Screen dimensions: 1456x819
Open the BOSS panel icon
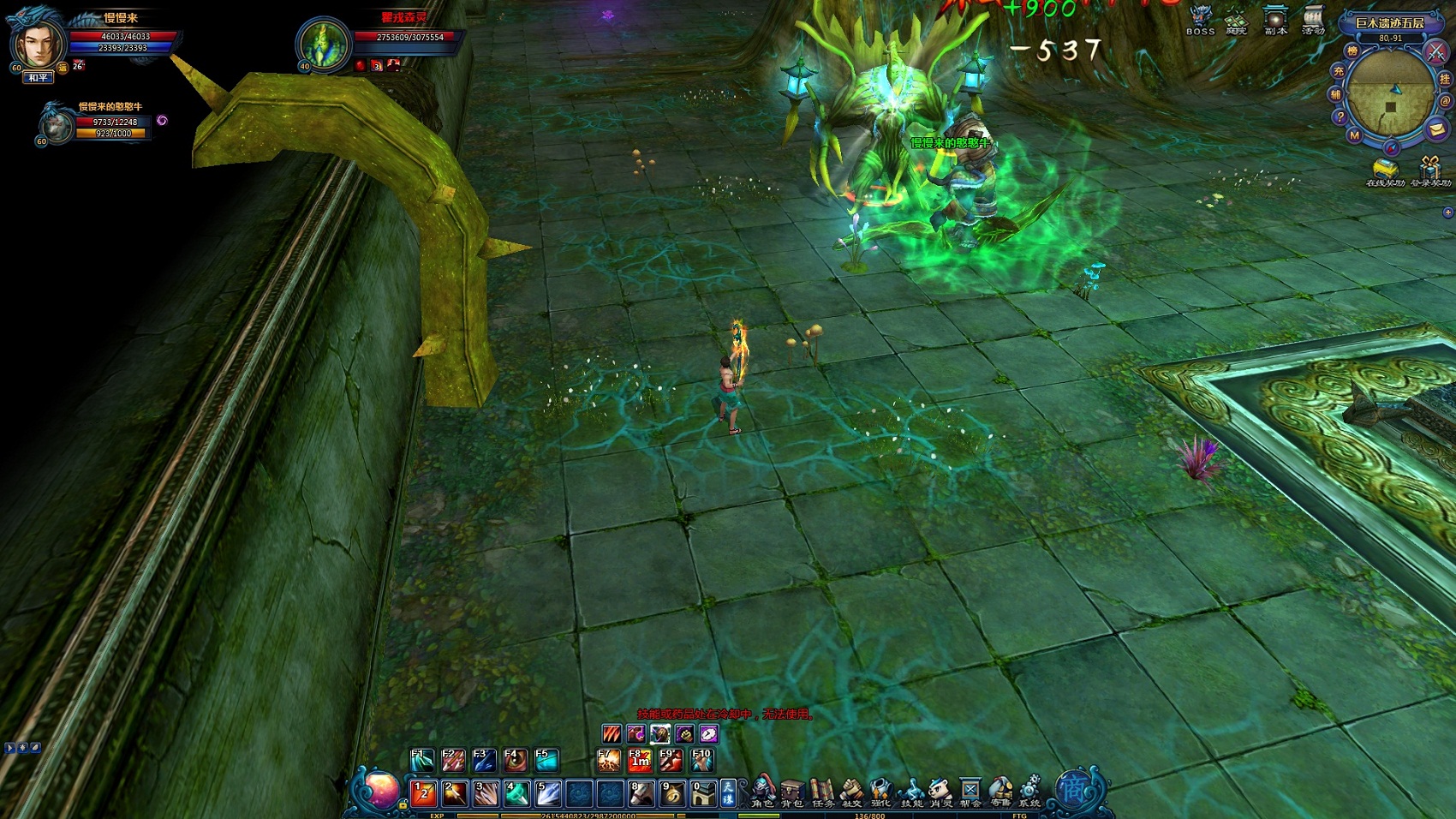(x=1200, y=19)
